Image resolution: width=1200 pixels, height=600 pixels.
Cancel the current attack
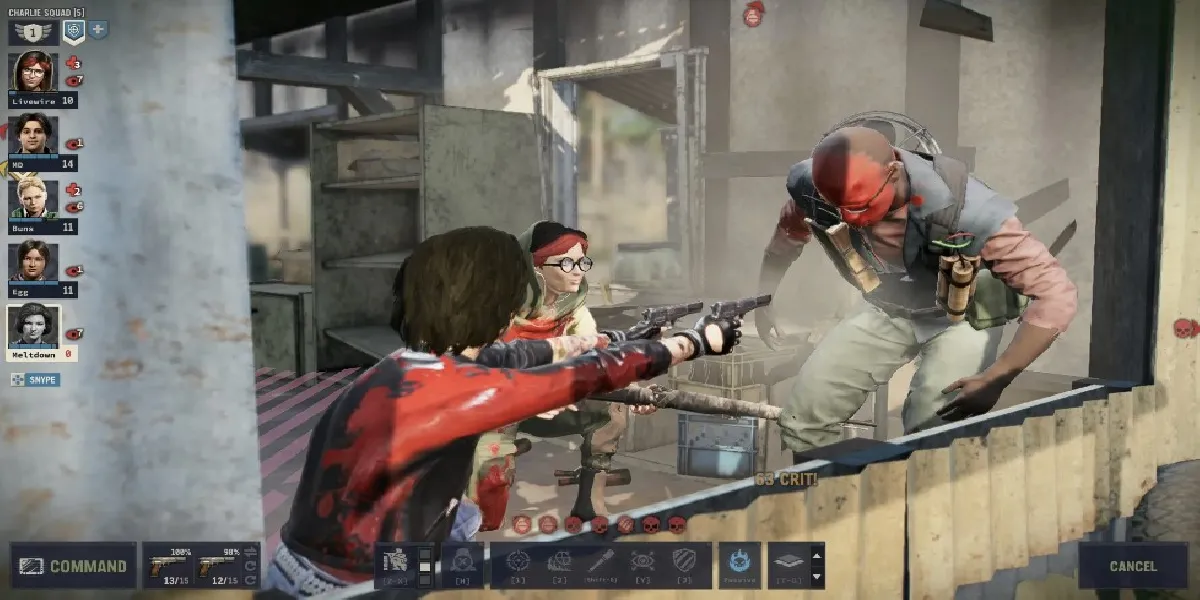coord(1132,566)
